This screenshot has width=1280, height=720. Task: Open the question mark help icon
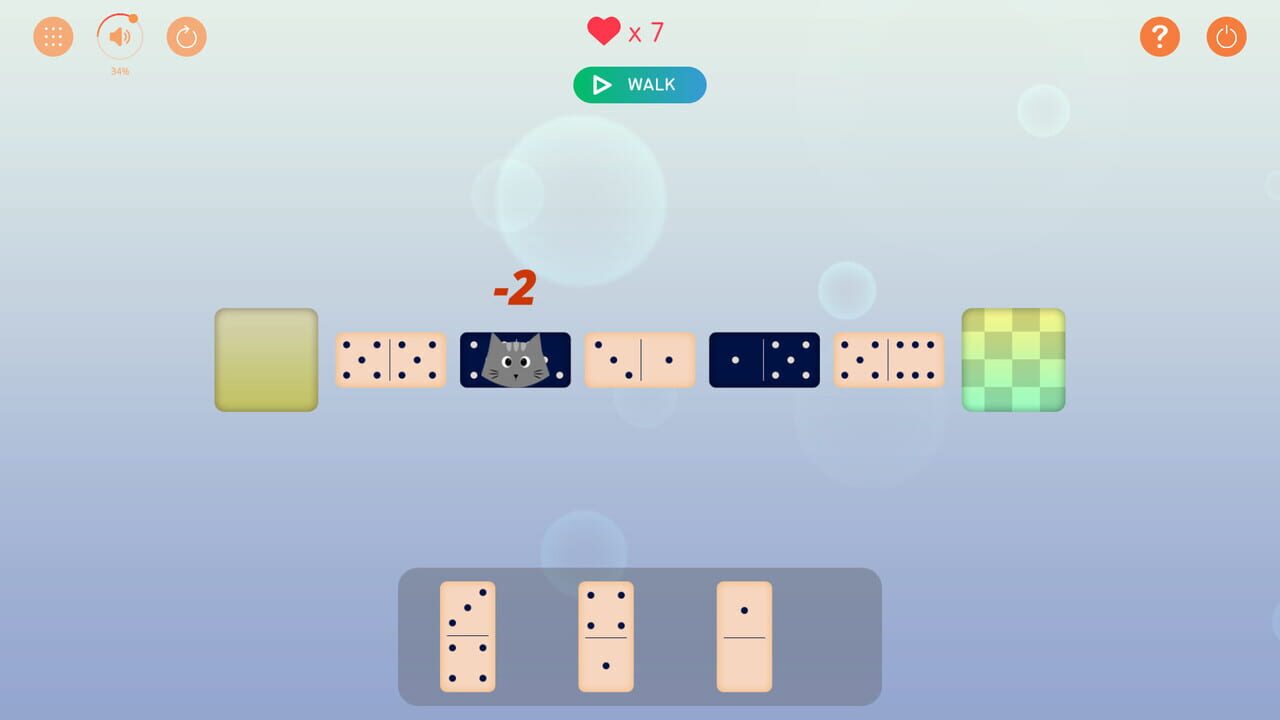1160,36
